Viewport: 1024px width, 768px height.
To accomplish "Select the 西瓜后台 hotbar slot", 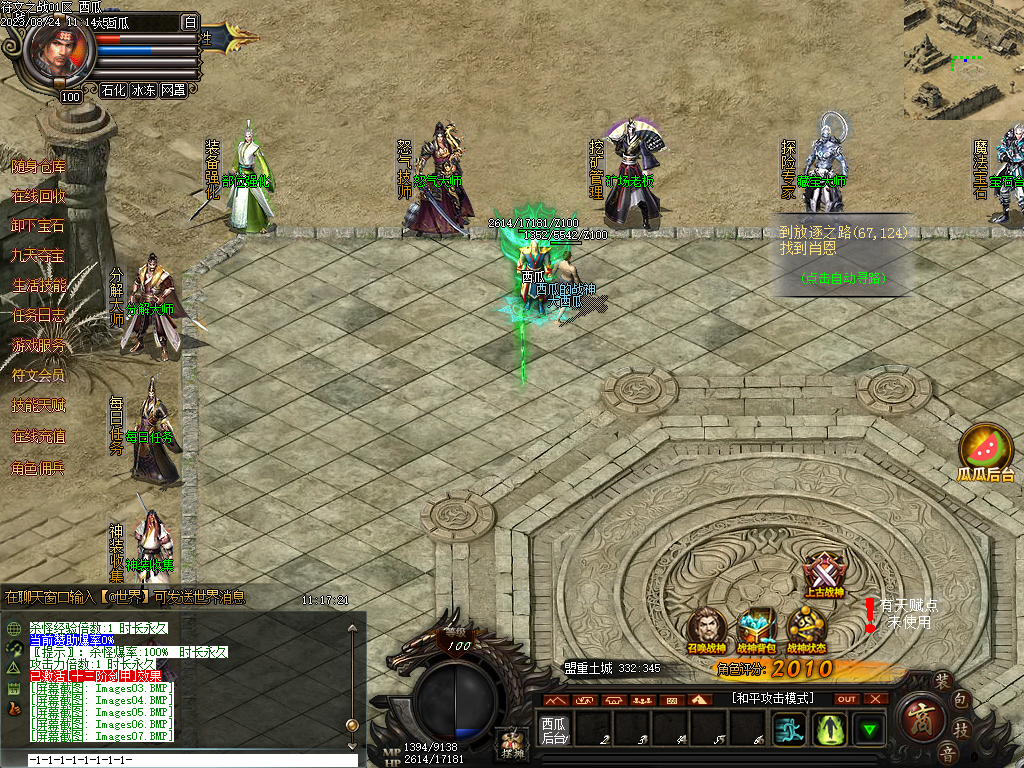I will point(554,730).
